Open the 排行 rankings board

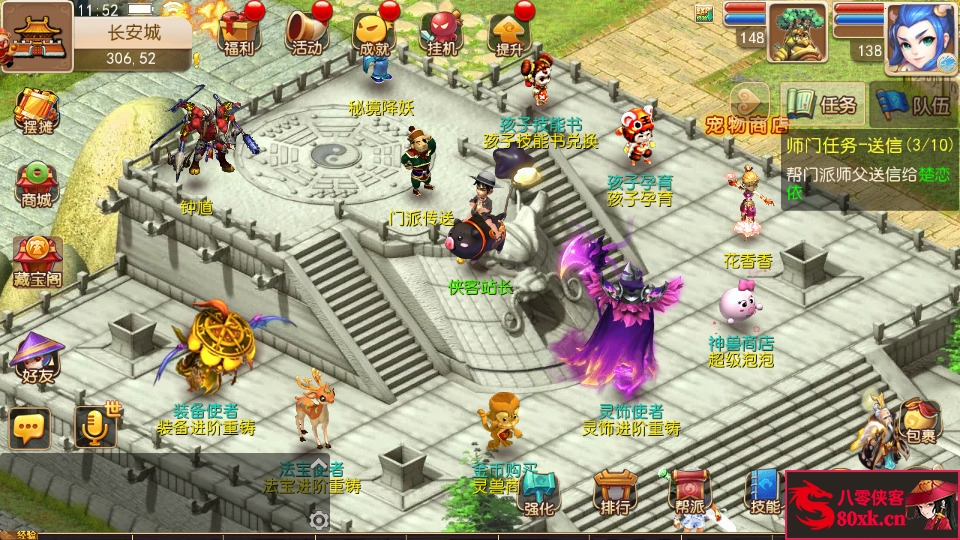pos(614,492)
